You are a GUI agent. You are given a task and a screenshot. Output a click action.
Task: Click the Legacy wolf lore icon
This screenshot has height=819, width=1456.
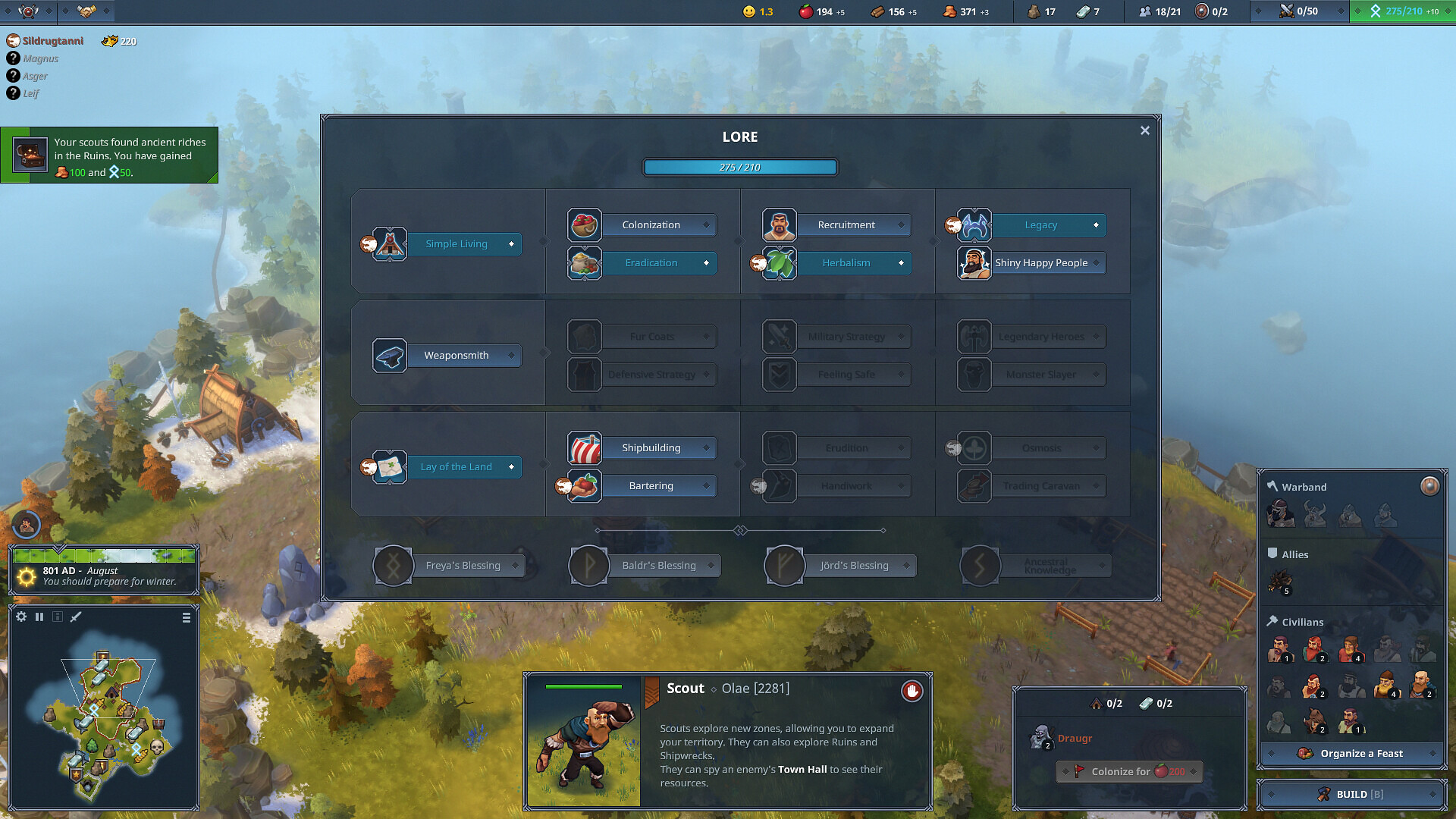(973, 224)
